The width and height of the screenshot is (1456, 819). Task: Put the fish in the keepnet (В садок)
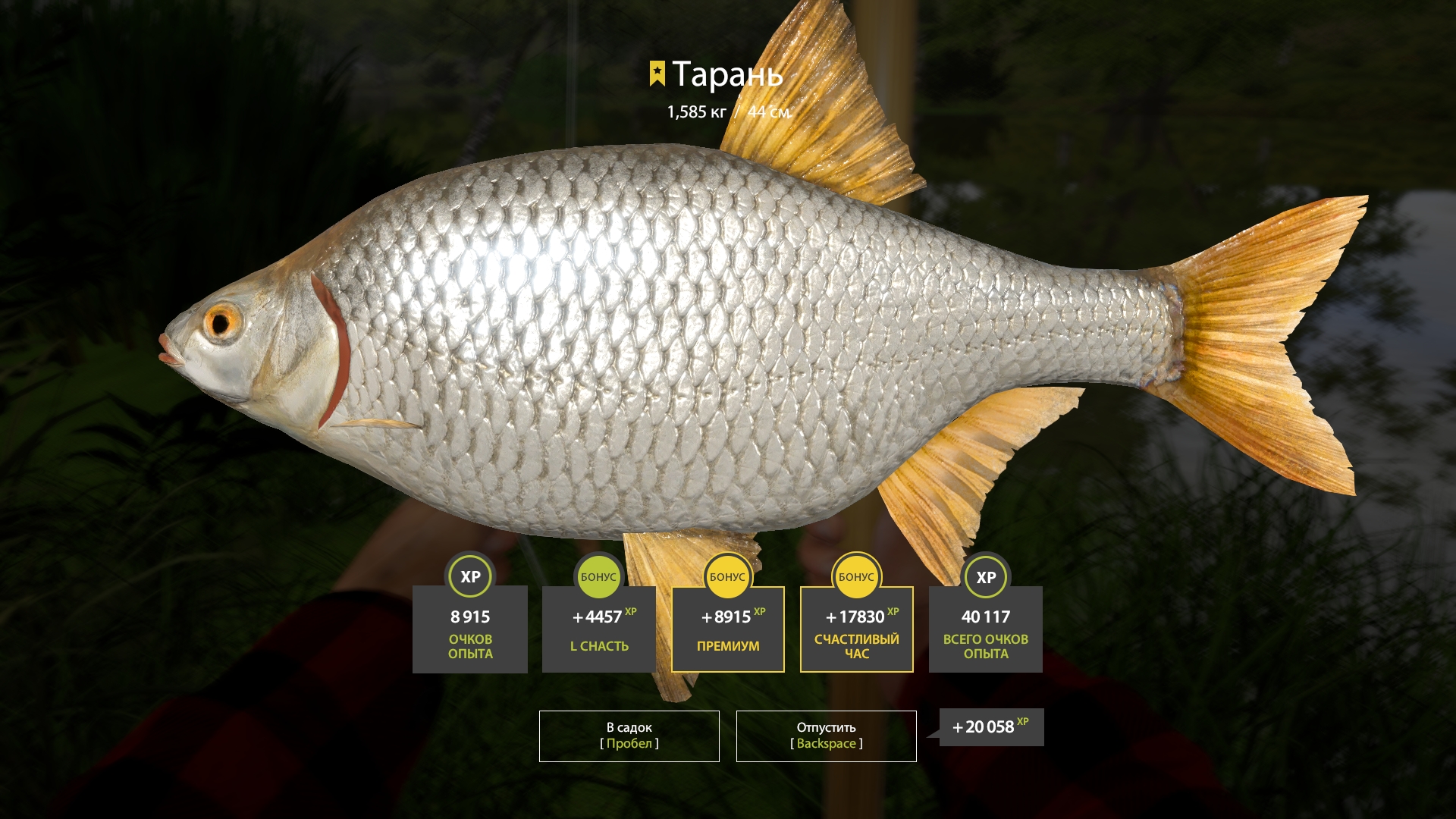point(629,736)
